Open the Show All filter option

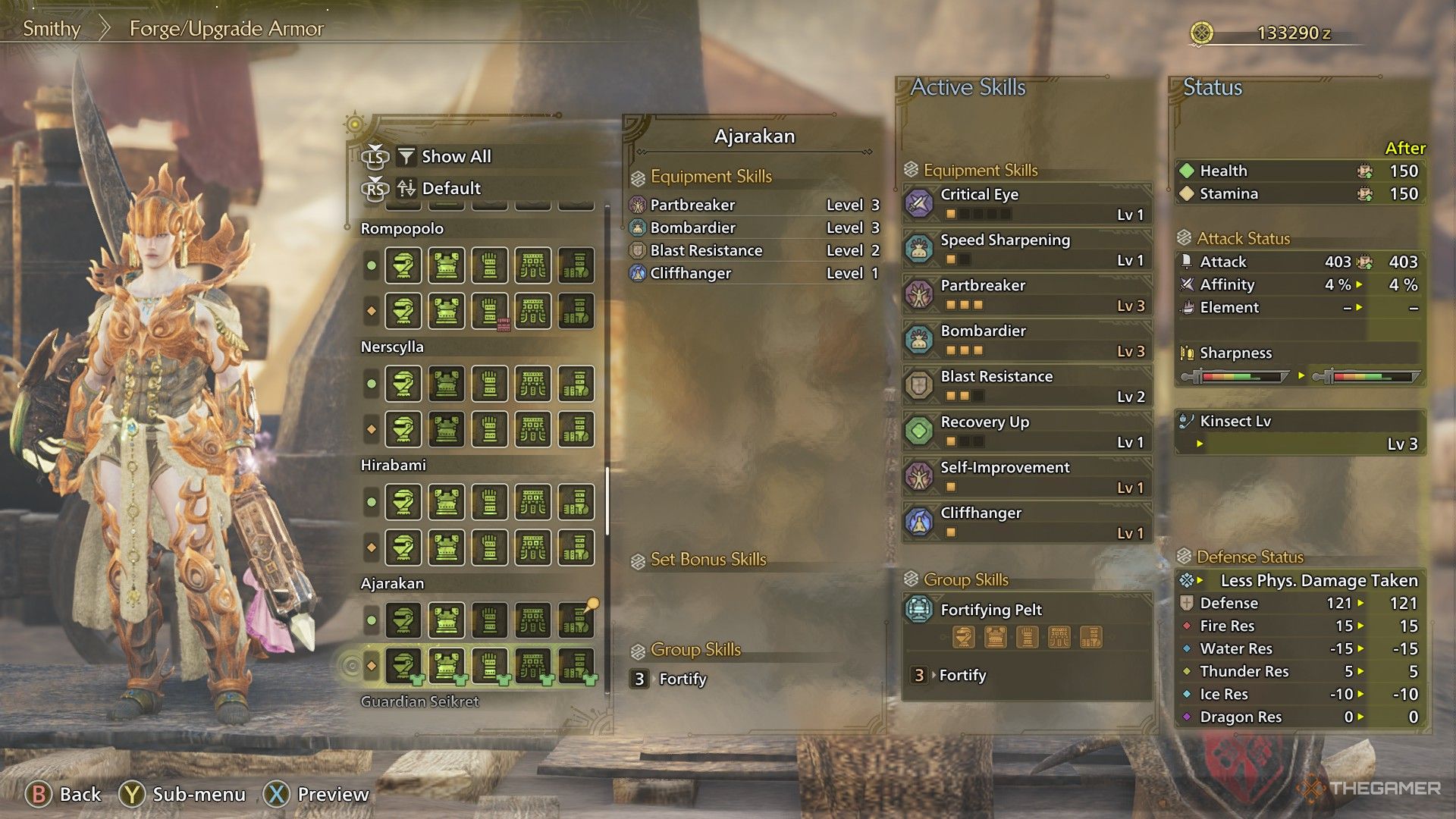(x=455, y=157)
